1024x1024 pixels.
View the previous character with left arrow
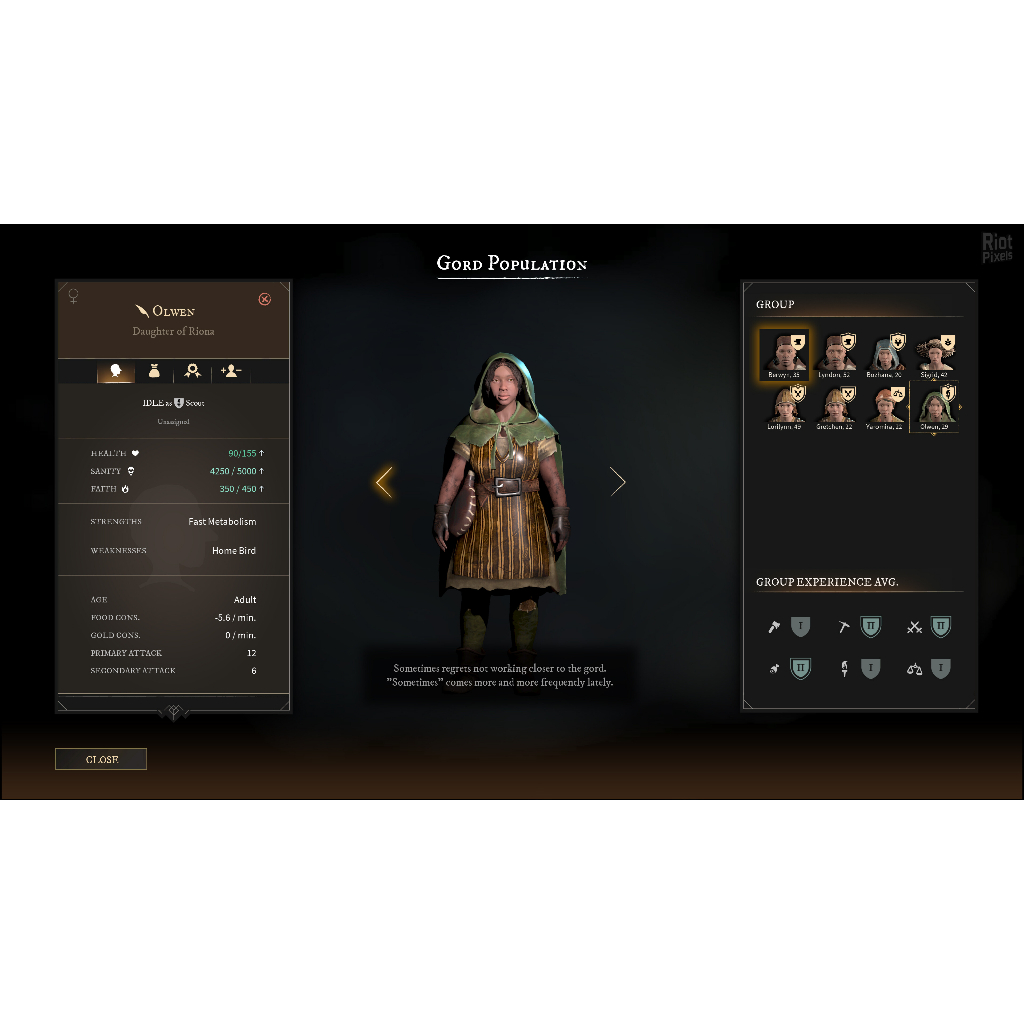pyautogui.click(x=384, y=482)
